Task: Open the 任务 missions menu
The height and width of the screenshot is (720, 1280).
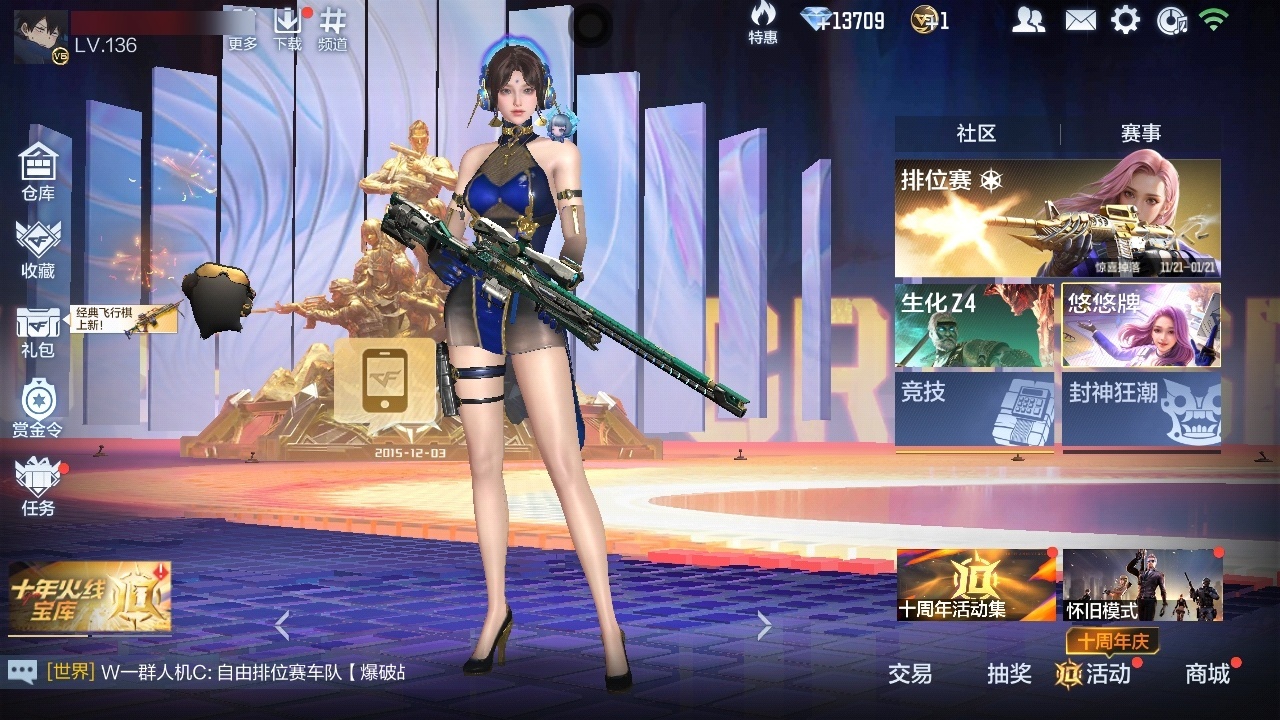Action: (x=38, y=487)
